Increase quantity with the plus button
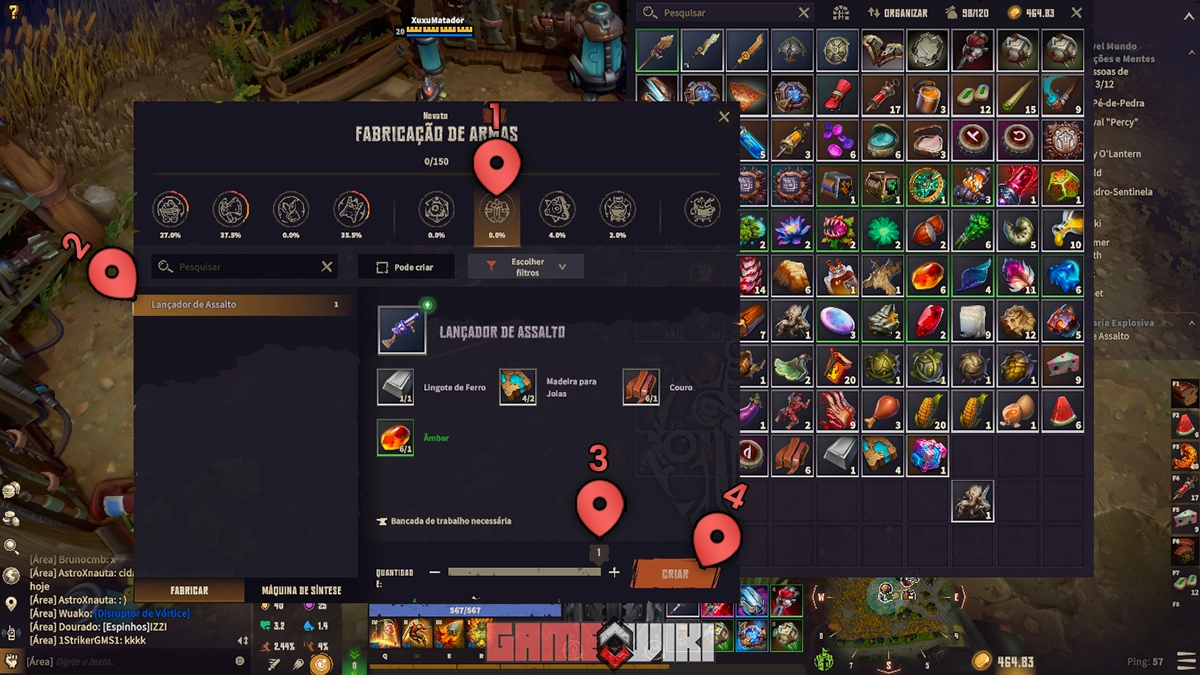The width and height of the screenshot is (1200, 675). pos(614,572)
